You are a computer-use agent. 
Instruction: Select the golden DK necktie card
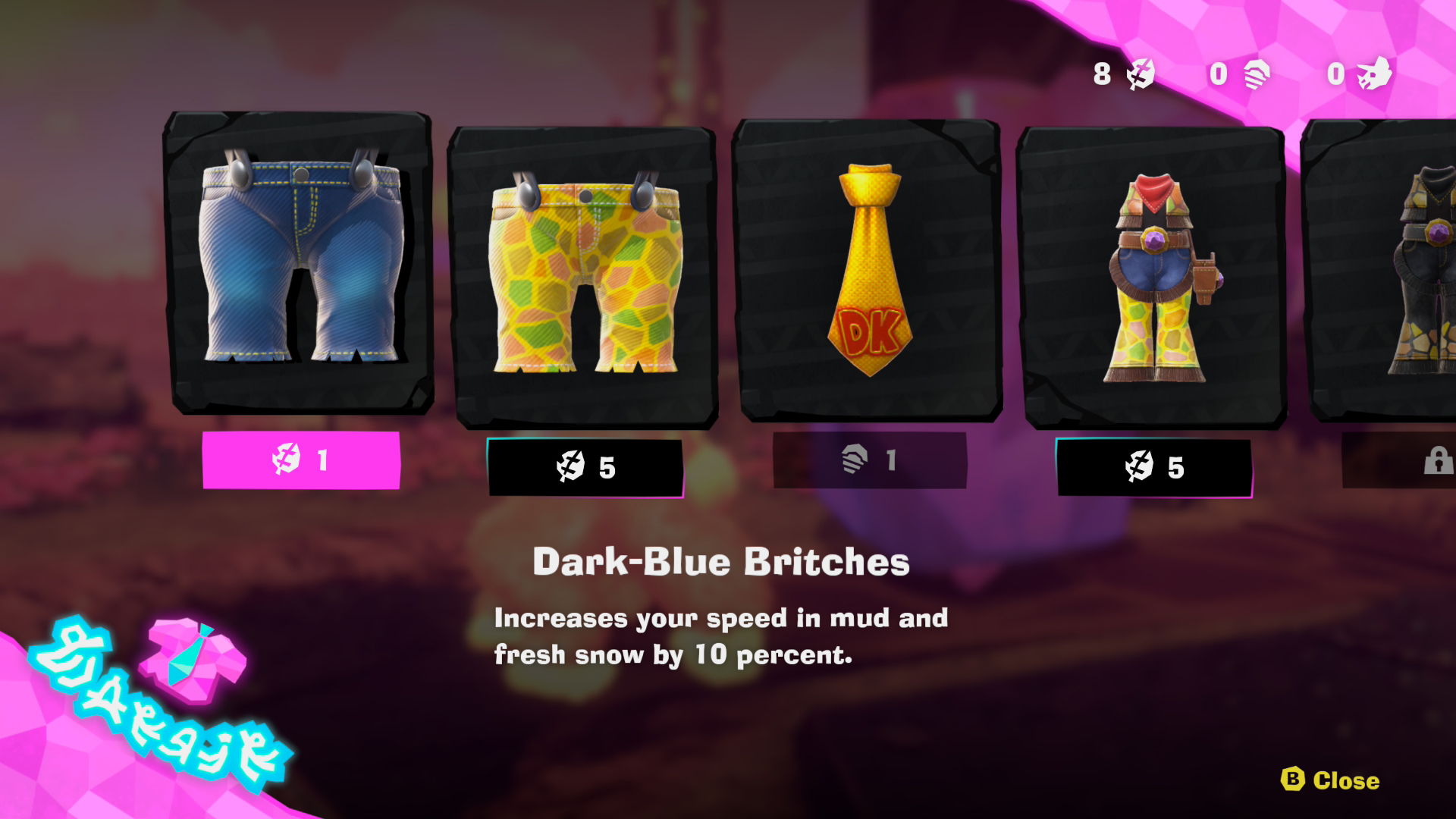point(870,269)
